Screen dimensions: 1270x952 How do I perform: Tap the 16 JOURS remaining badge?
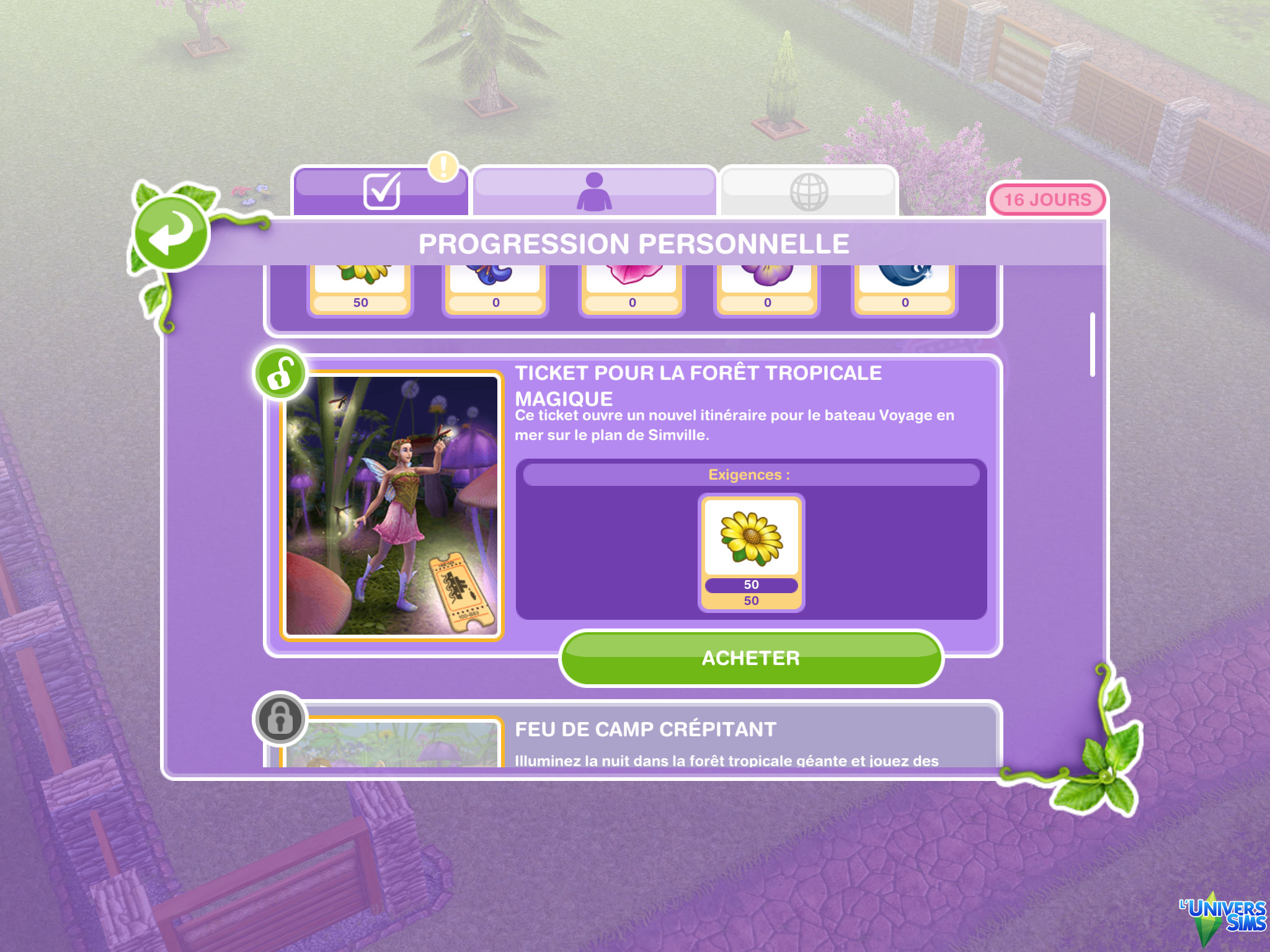(x=1047, y=200)
